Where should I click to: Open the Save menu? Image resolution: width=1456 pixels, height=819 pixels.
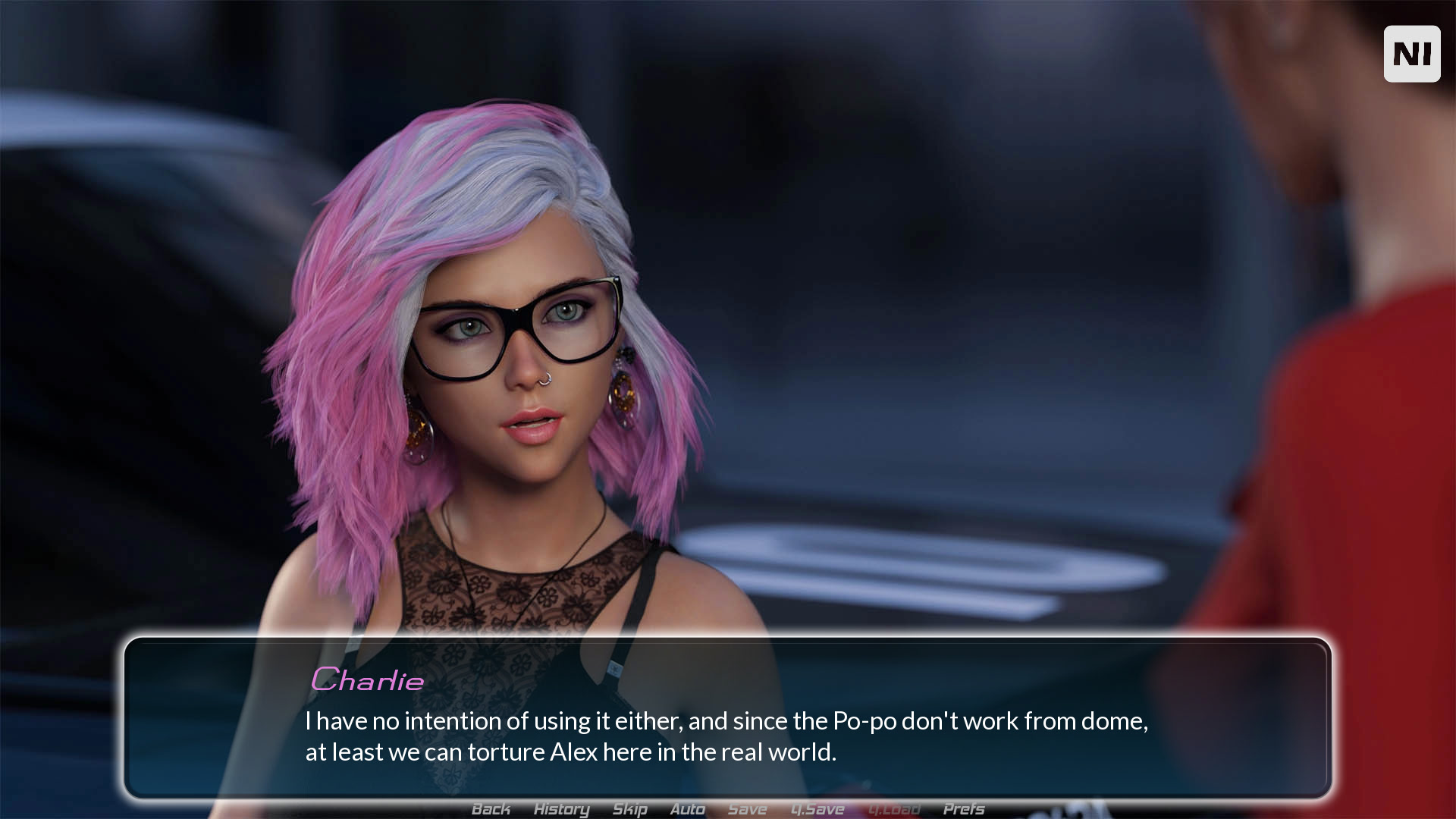click(x=747, y=809)
